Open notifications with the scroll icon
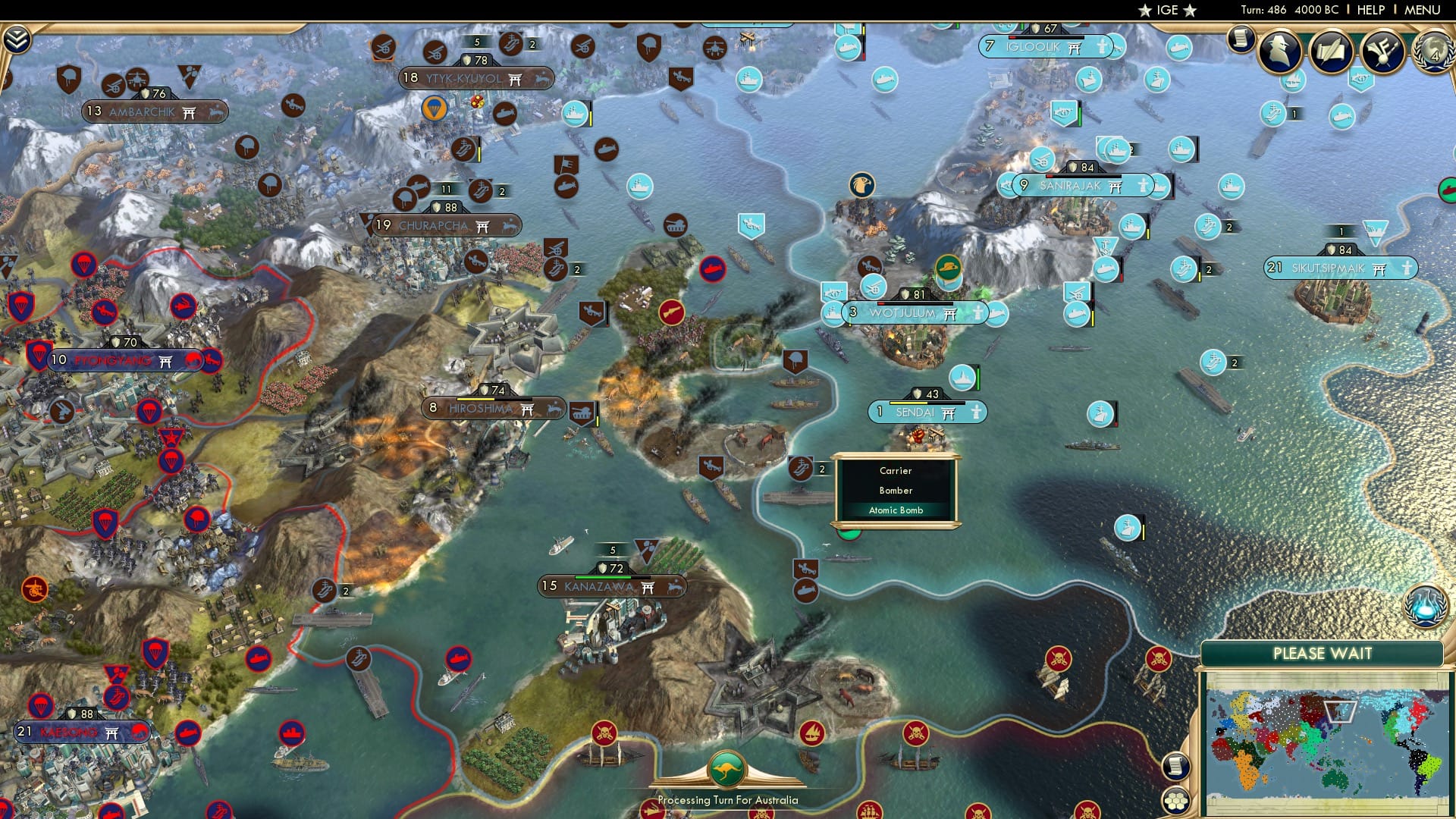 tap(1241, 39)
